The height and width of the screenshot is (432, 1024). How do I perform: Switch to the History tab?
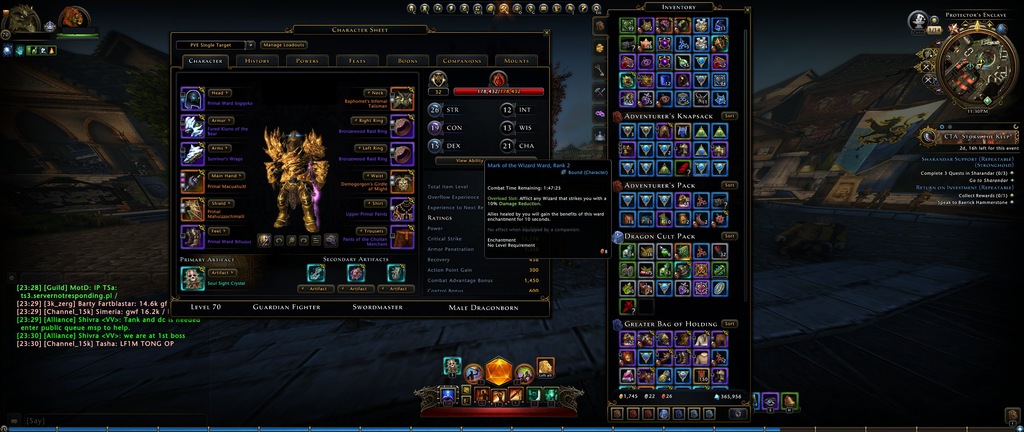coord(257,61)
